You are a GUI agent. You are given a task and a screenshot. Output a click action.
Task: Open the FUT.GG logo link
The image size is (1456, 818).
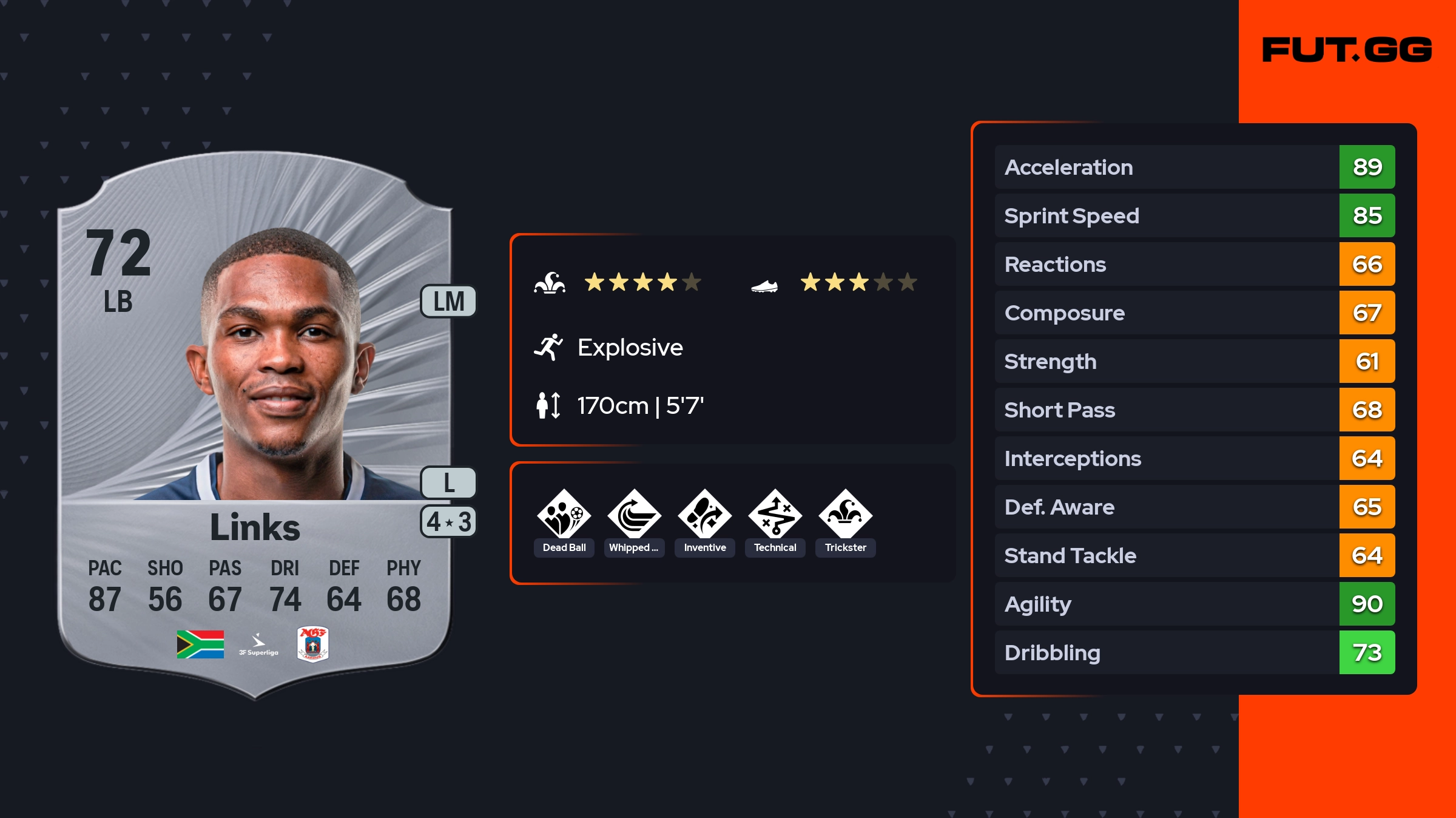(1347, 50)
